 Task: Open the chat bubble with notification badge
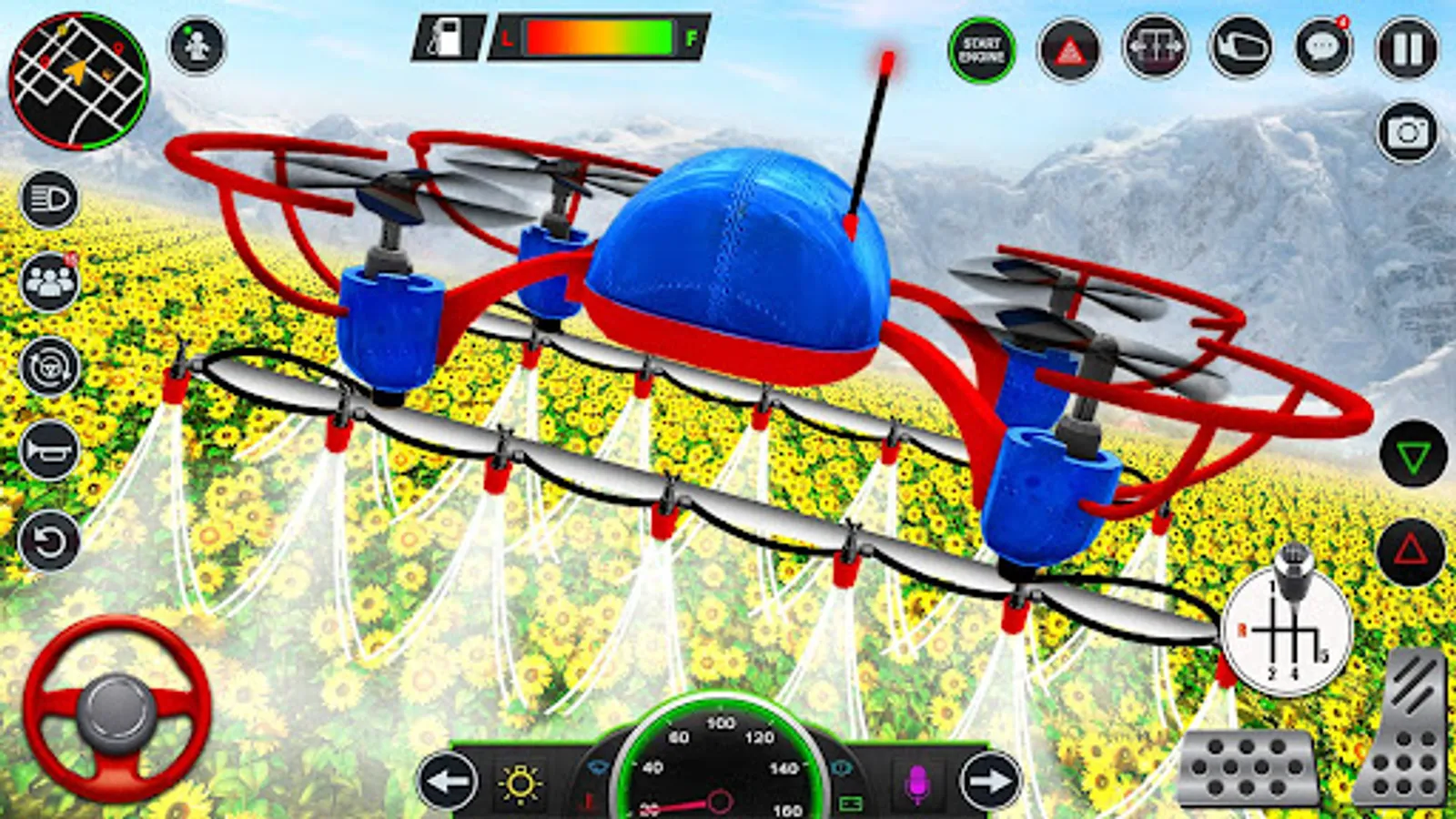(x=1321, y=45)
